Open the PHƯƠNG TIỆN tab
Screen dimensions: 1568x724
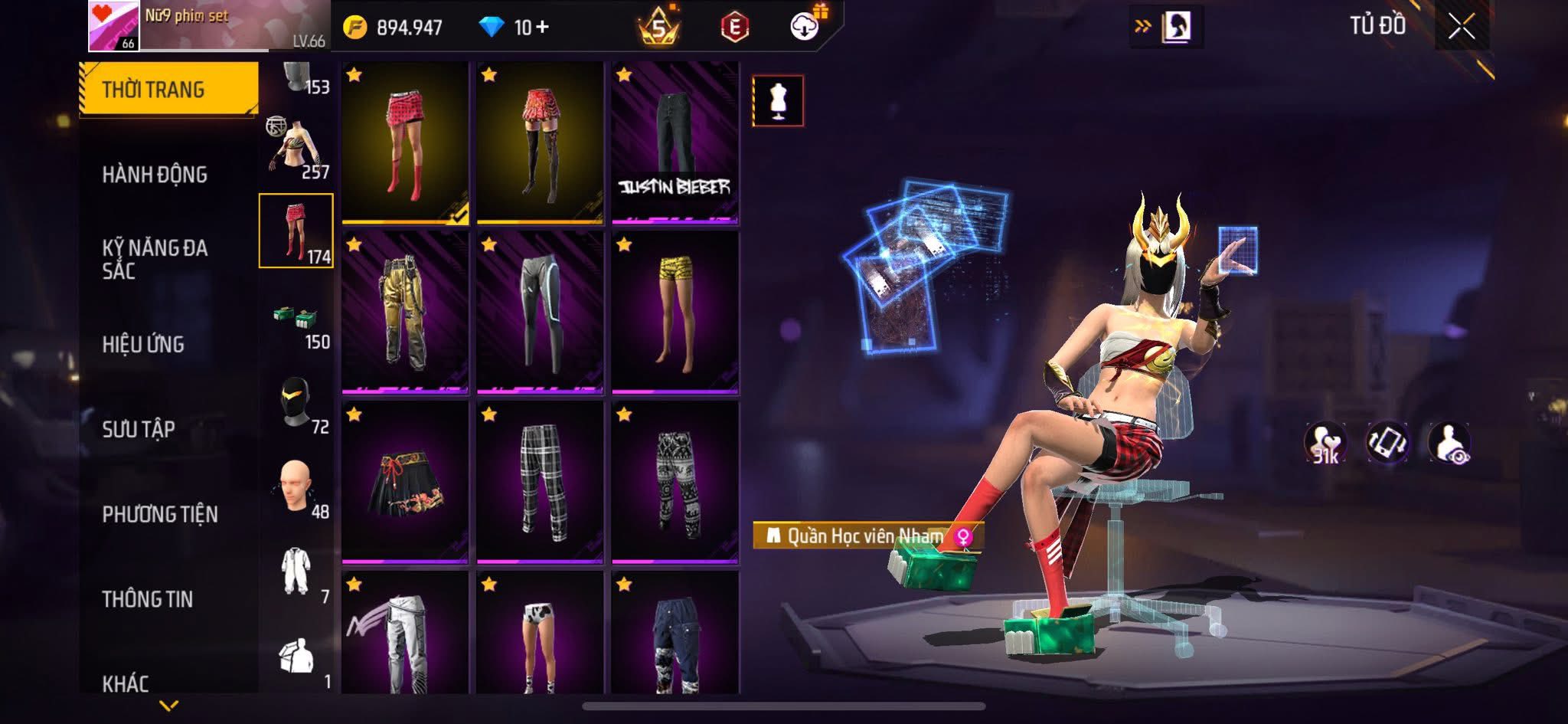[x=160, y=514]
